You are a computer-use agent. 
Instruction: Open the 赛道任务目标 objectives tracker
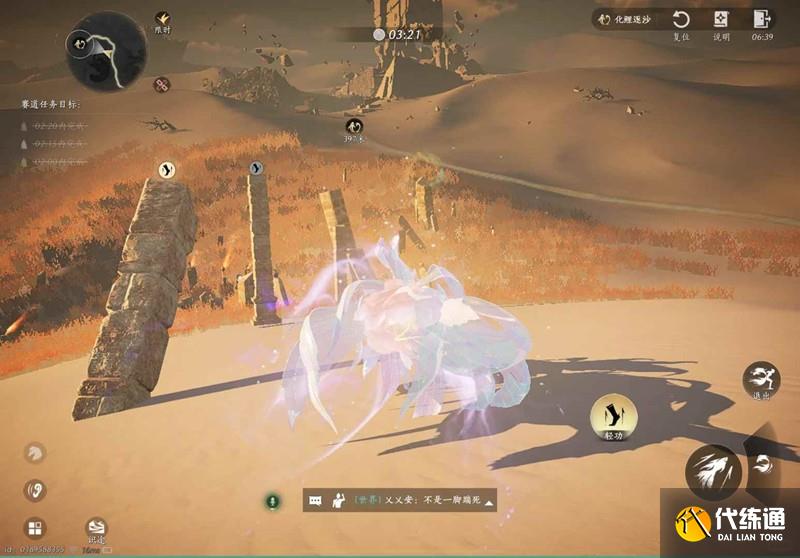point(50,103)
